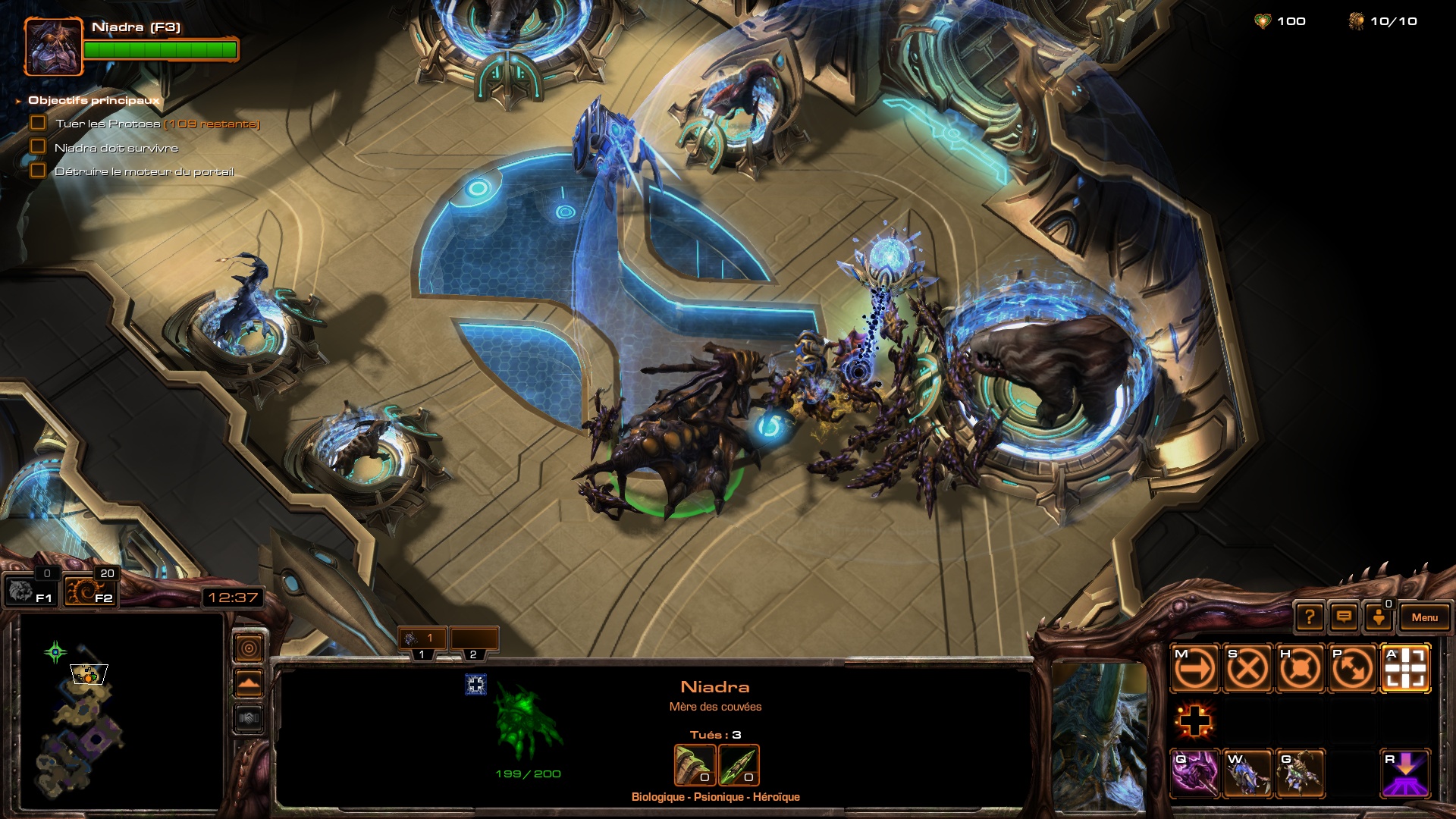The width and height of the screenshot is (1456, 819).
Task: Click the Move command icon
Action: pyautogui.click(x=1194, y=669)
